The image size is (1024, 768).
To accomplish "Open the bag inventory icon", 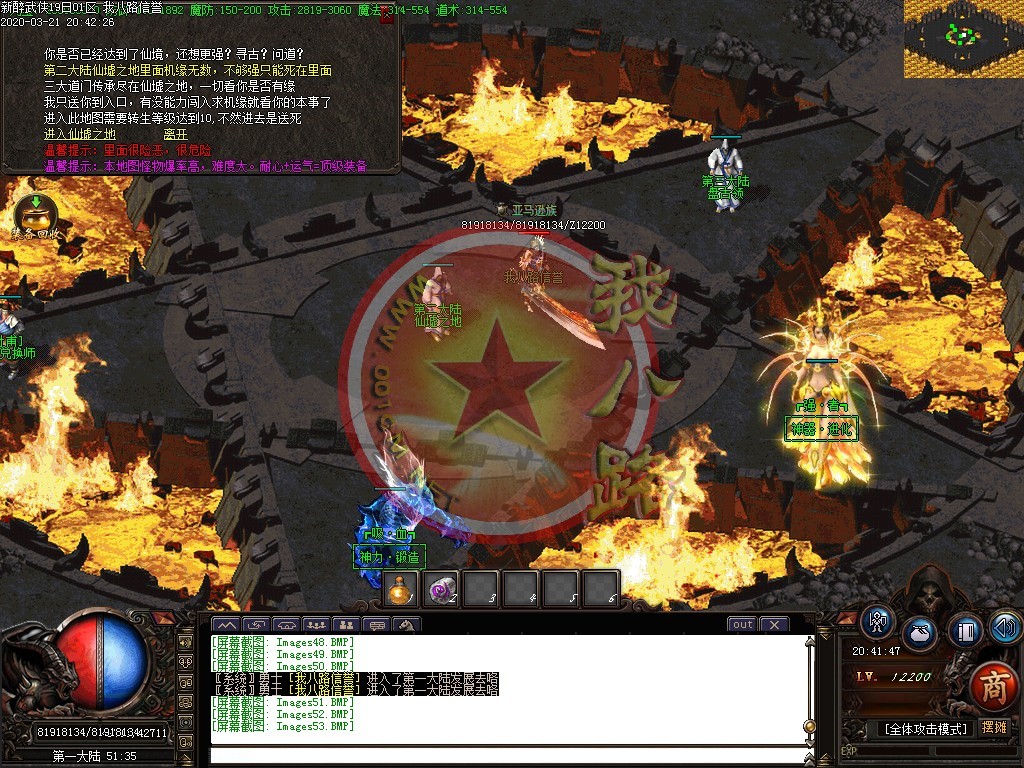I will pos(920,635).
